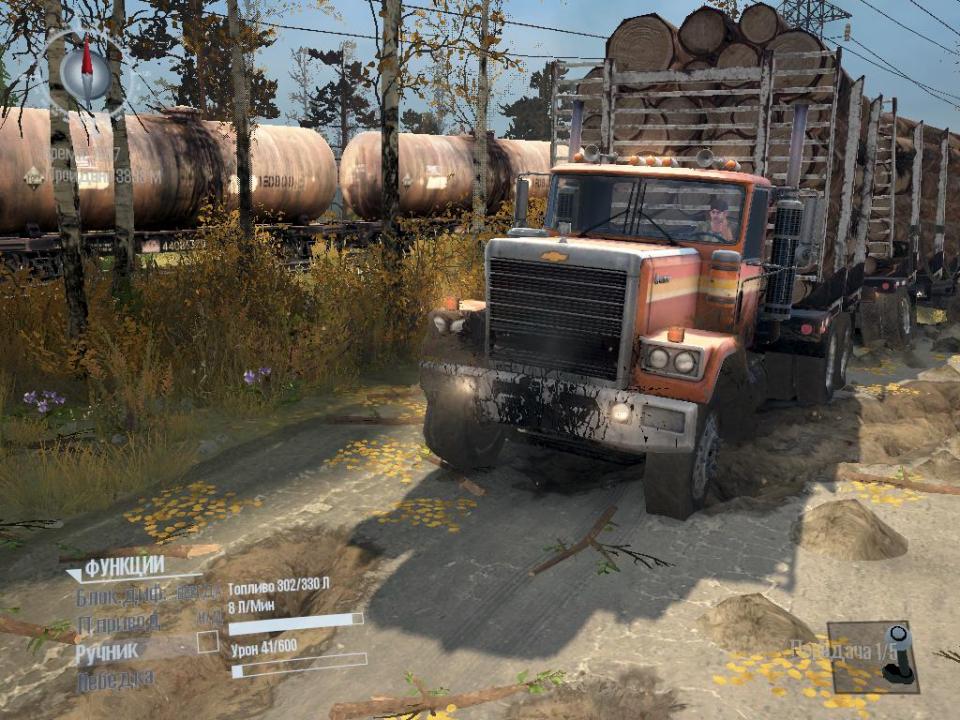Select the Лебёдка winch function
Screen dimensions: 960x720
[116, 680]
